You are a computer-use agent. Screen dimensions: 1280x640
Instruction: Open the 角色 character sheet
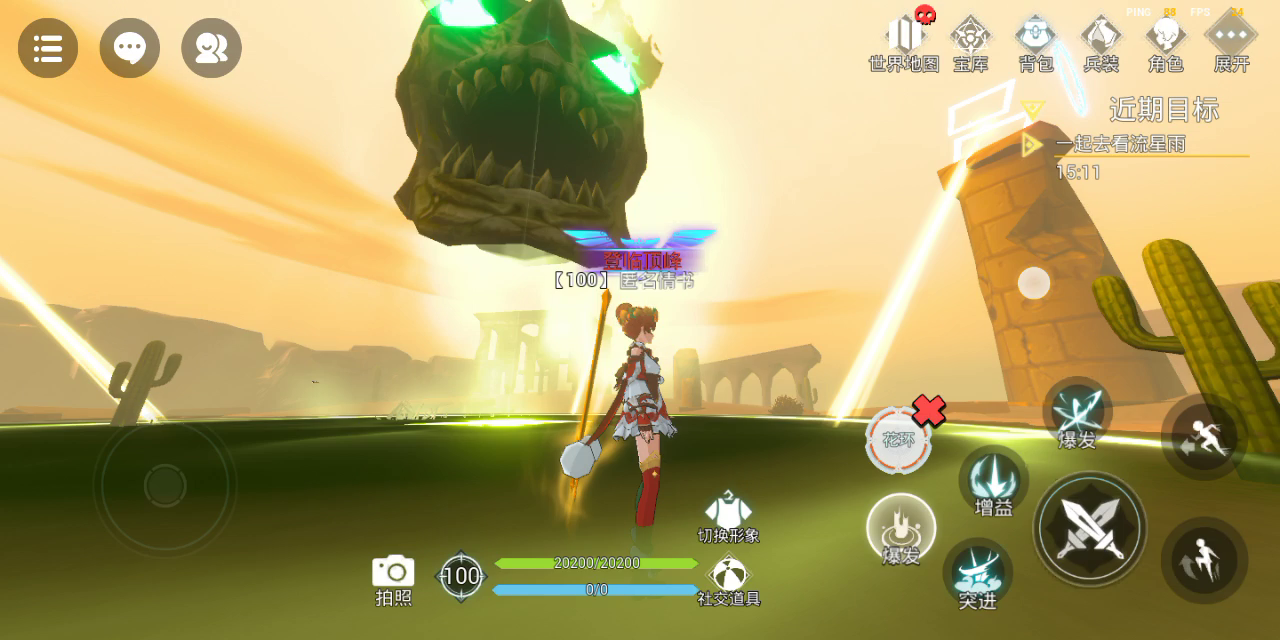1166,42
